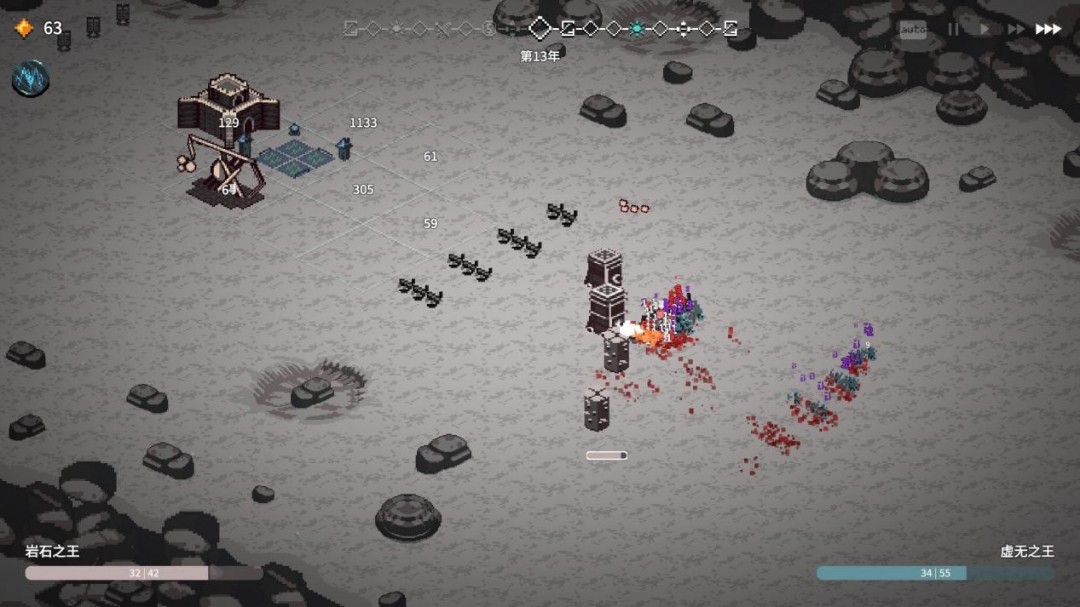Select the circled number 5 timeline marker
Image resolution: width=1080 pixels, height=607 pixels.
coord(489,28)
